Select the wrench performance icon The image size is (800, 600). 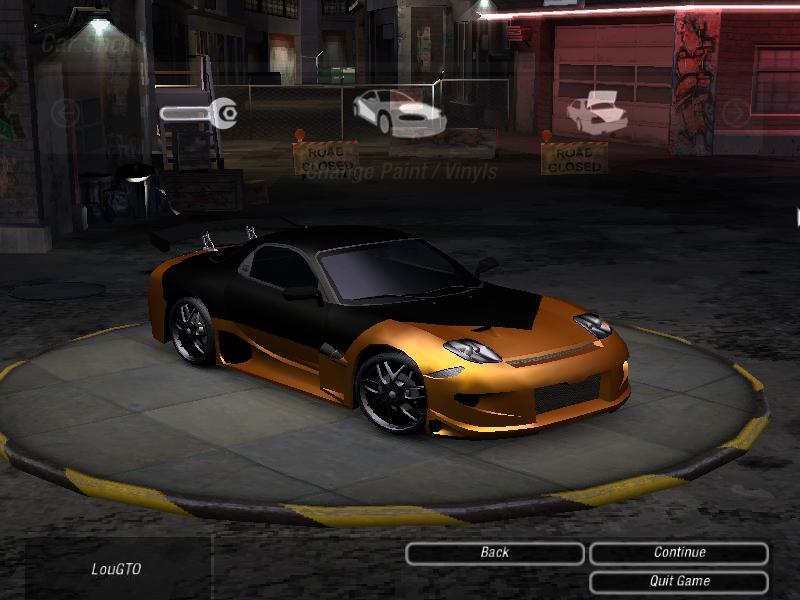200,114
